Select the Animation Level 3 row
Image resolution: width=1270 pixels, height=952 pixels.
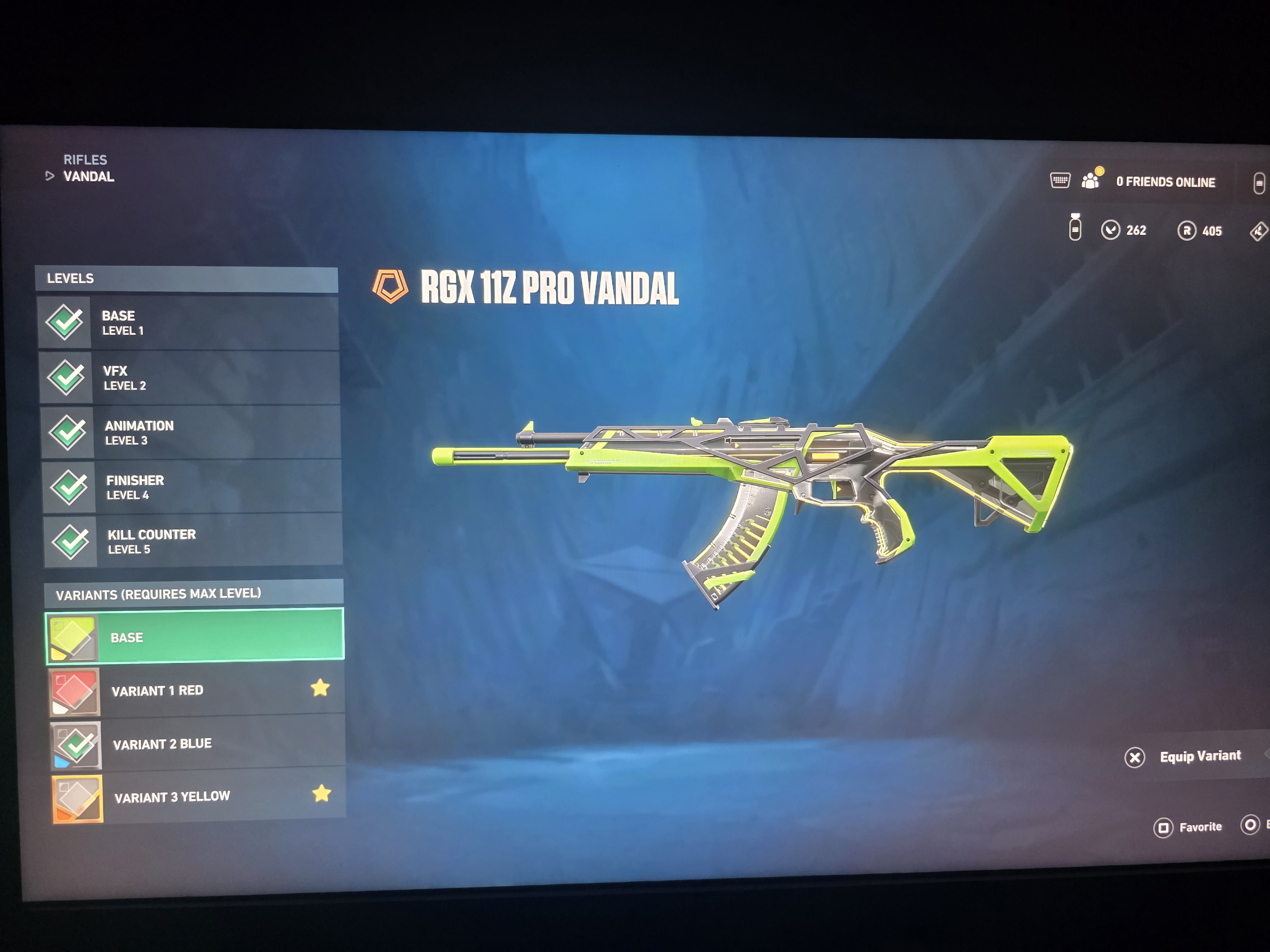tap(190, 433)
